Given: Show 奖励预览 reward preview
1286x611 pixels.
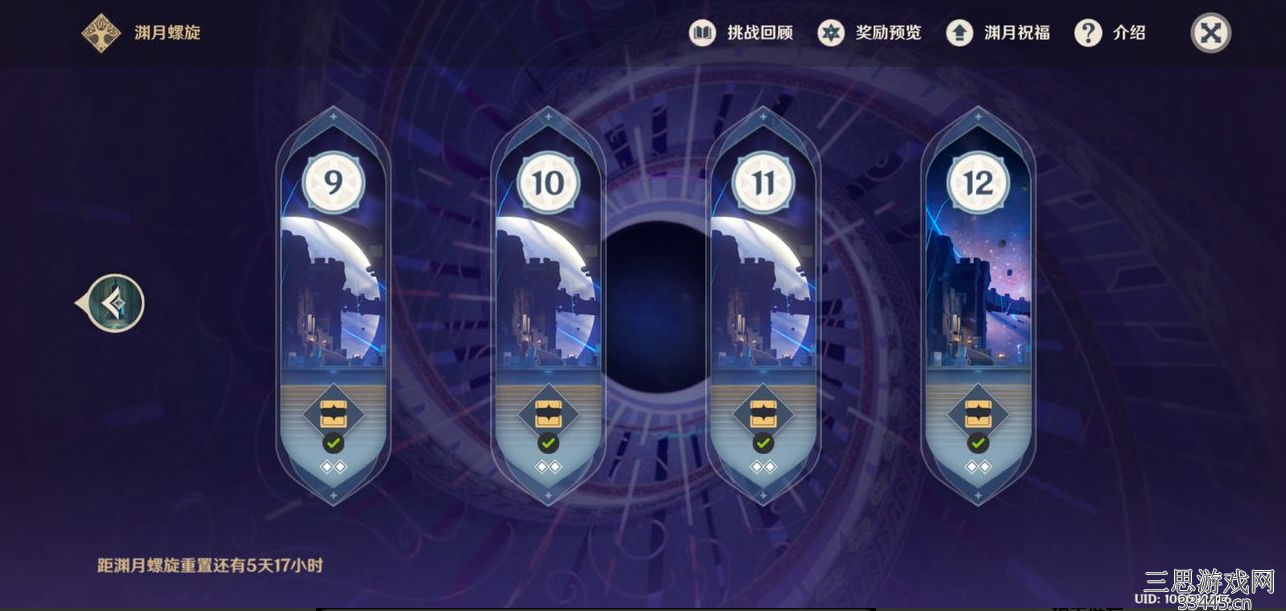Looking at the screenshot, I should point(870,33).
